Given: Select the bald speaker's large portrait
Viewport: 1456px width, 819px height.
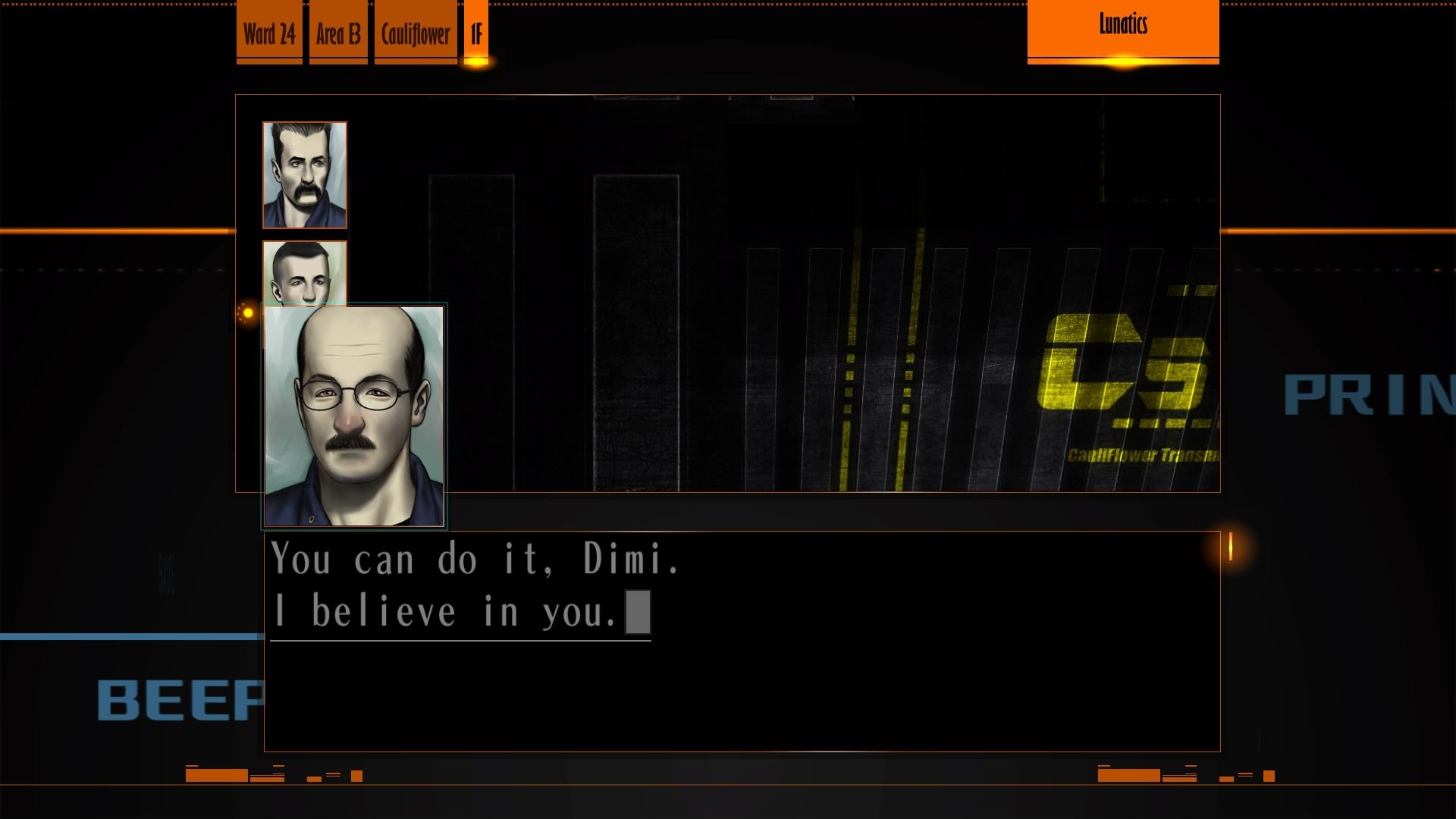Looking at the screenshot, I should tap(355, 416).
